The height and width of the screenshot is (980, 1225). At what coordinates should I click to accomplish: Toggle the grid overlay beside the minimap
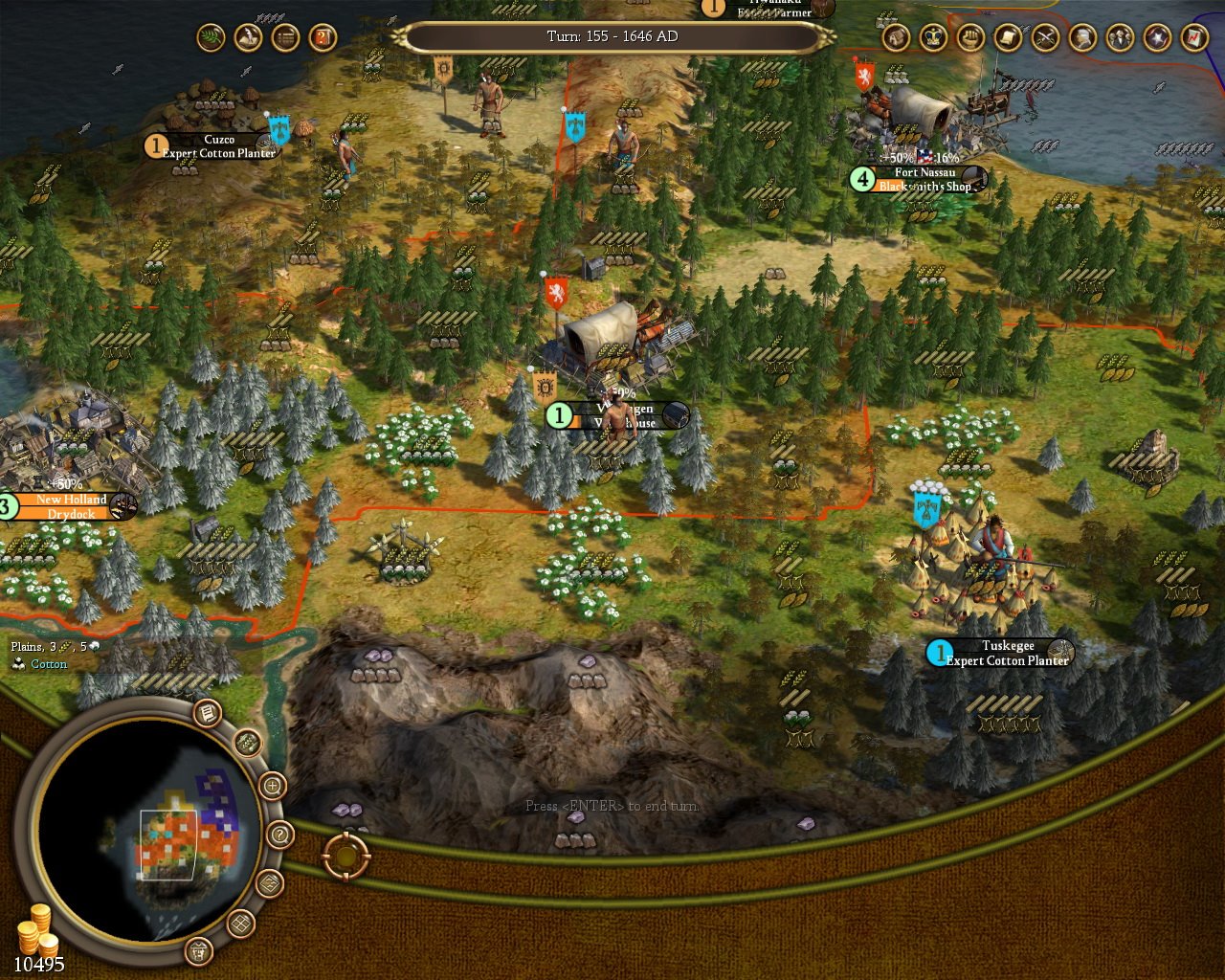(x=240, y=924)
